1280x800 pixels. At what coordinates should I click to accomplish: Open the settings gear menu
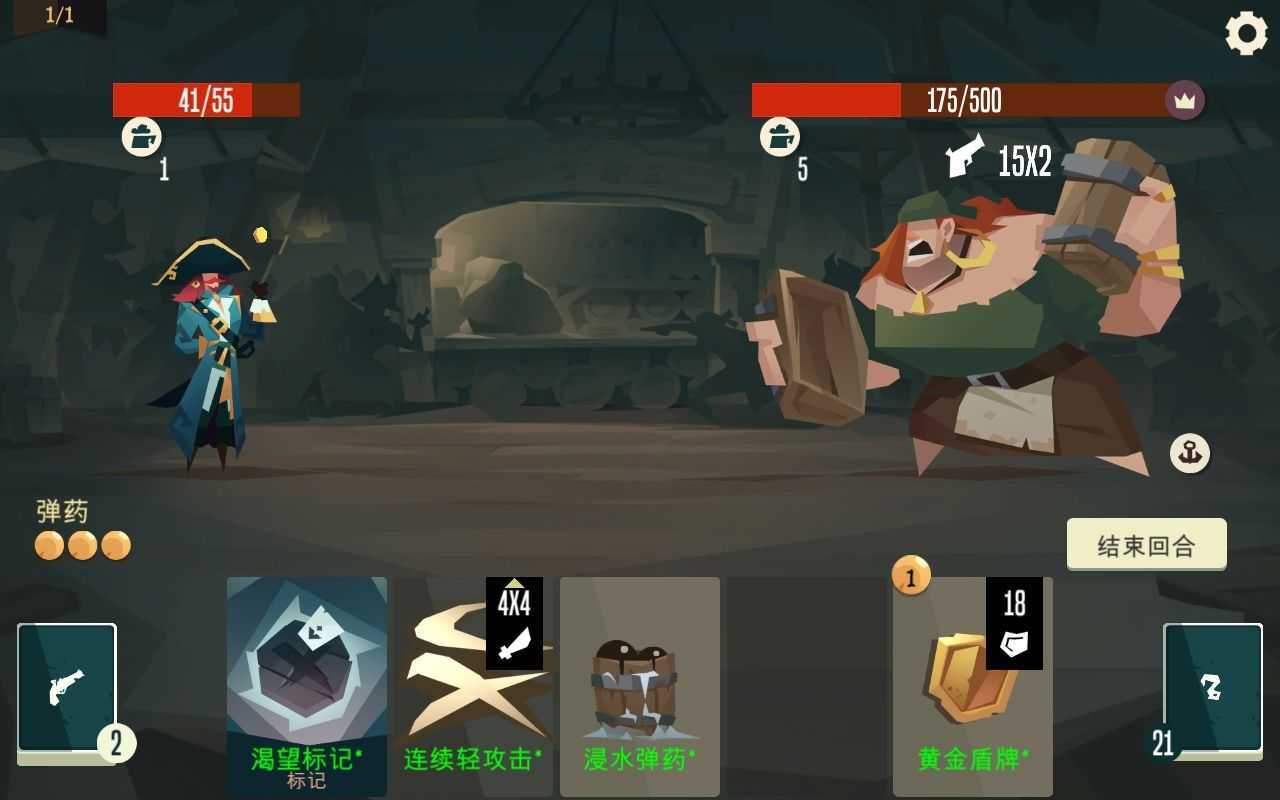(x=1245, y=33)
